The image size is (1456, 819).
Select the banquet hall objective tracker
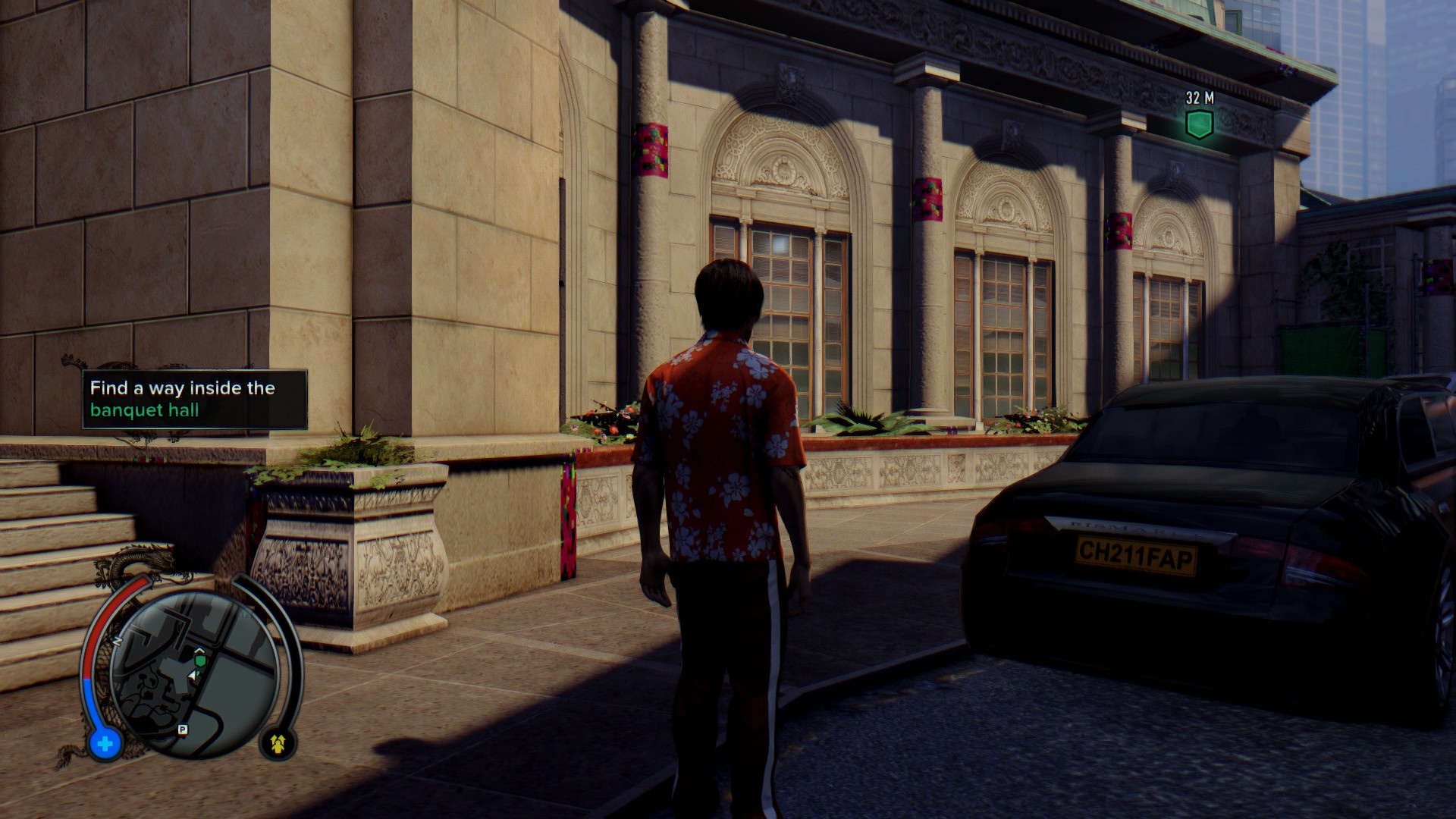pos(195,400)
